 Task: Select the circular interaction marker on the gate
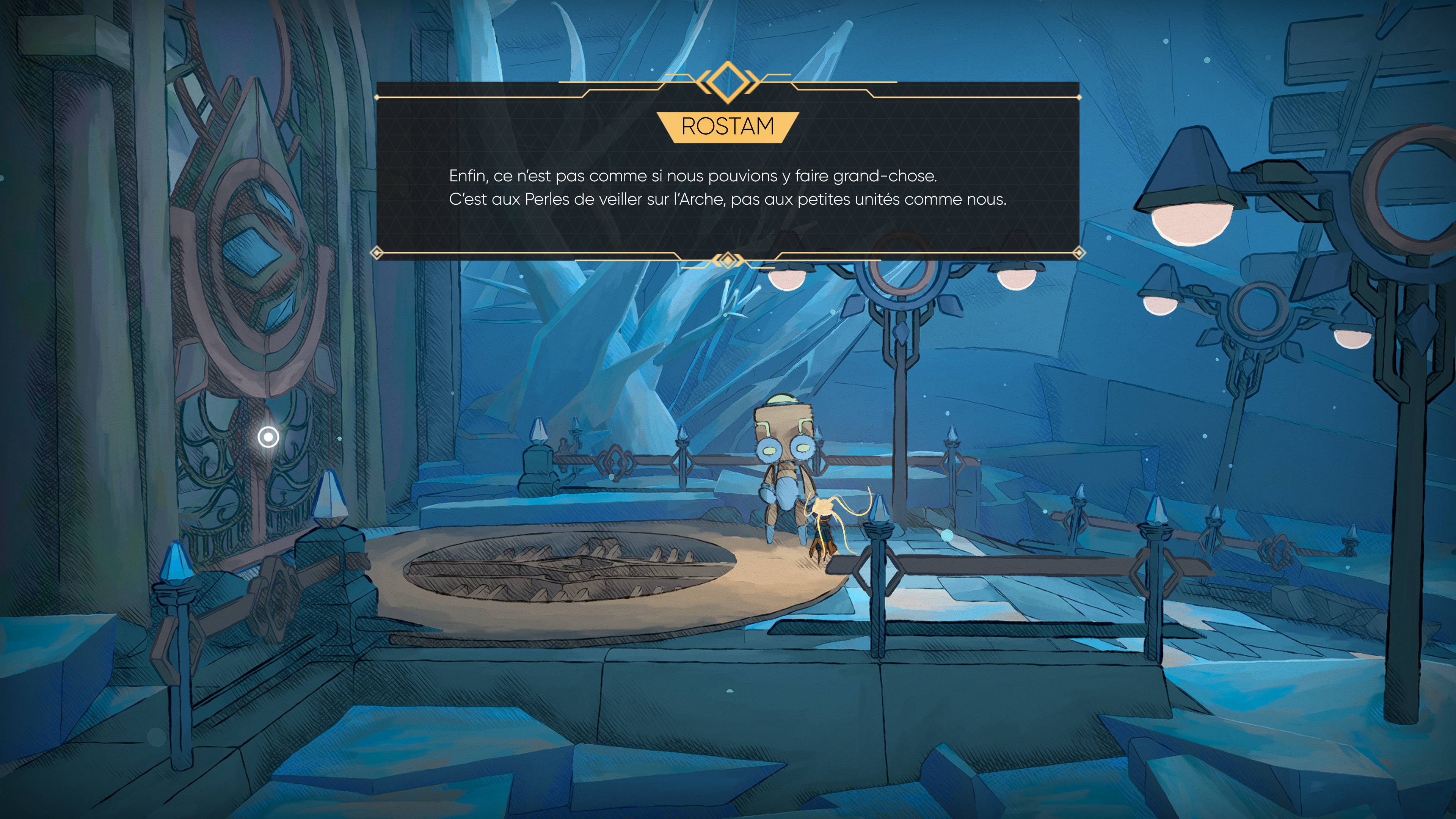point(268,437)
